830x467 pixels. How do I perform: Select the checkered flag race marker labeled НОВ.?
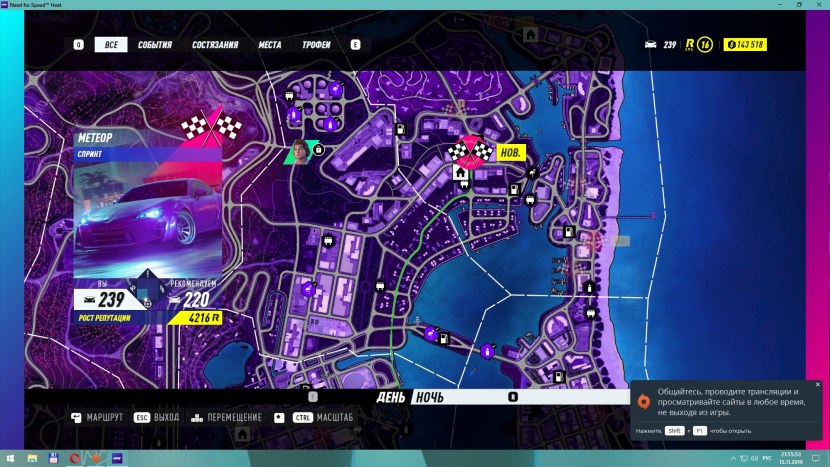[470, 152]
